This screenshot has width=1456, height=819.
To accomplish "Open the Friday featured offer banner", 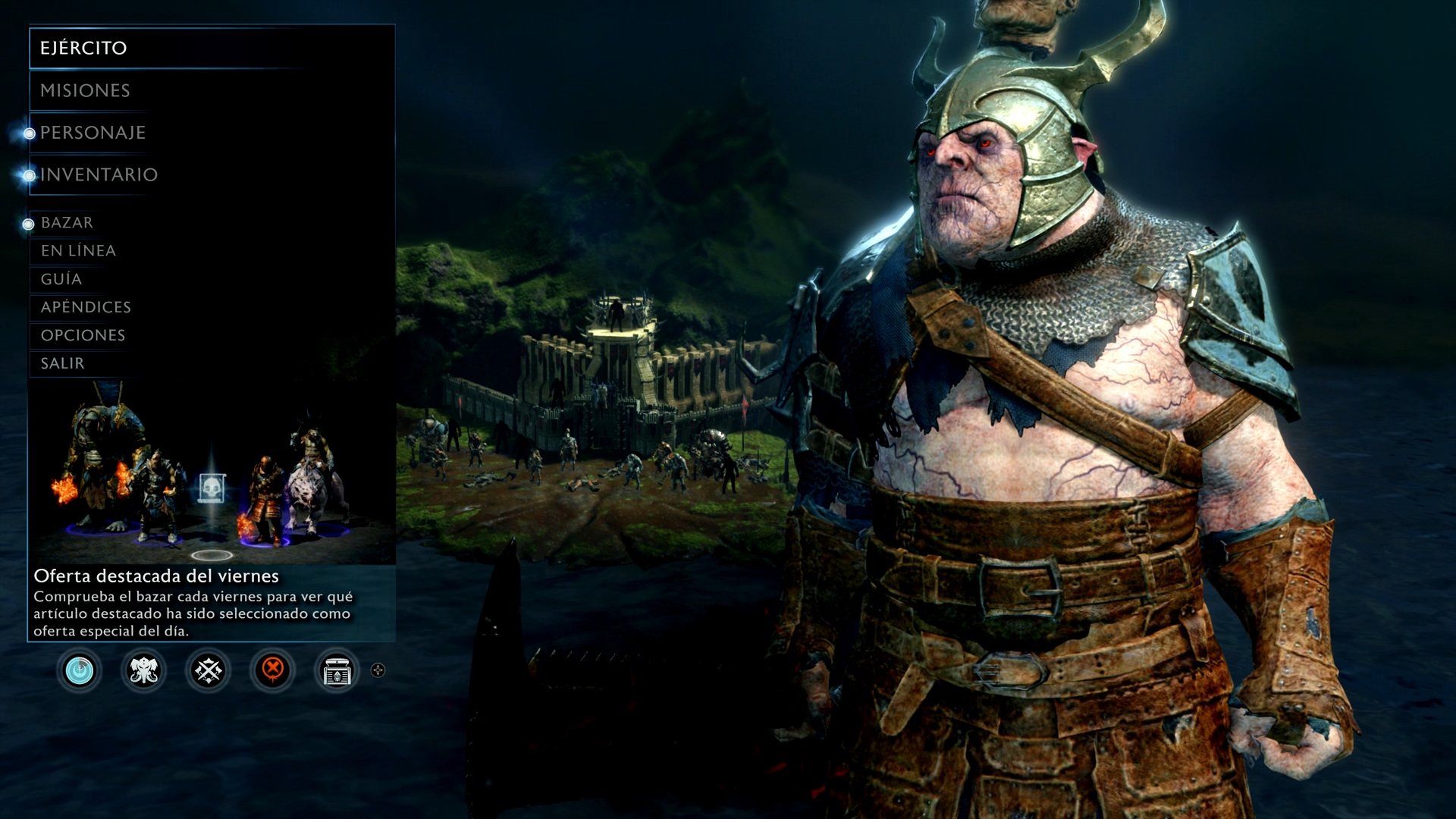I will 211,516.
